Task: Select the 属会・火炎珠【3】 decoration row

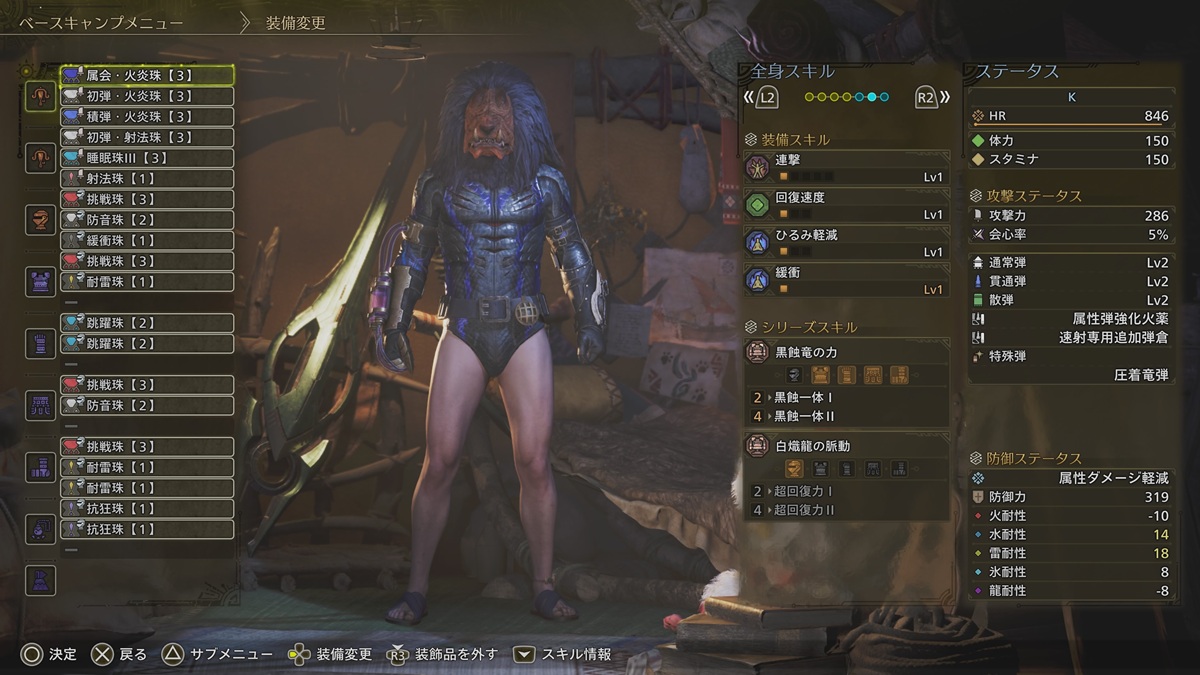Action: click(x=147, y=75)
